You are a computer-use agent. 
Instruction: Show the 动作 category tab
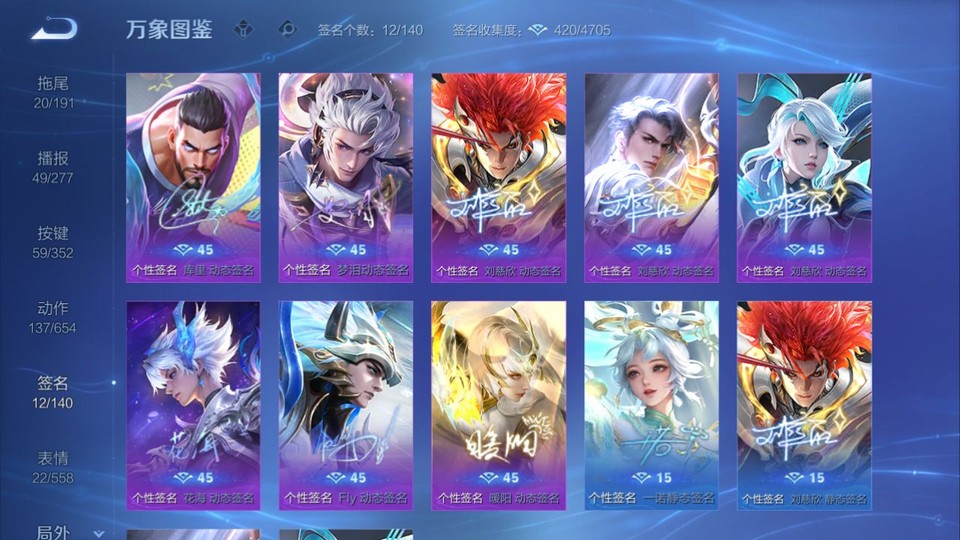[53, 317]
